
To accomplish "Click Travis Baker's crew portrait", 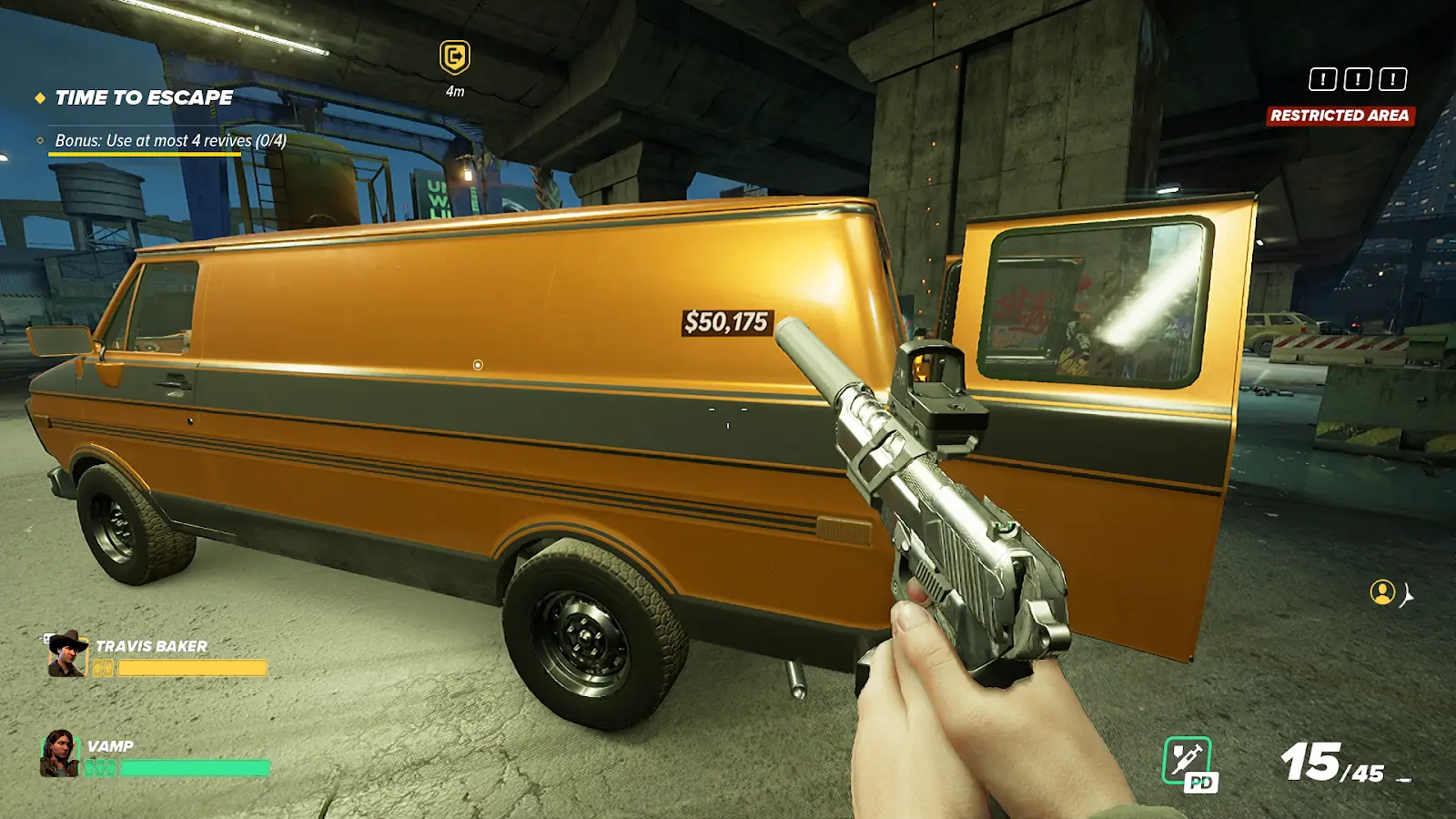I will [x=66, y=654].
